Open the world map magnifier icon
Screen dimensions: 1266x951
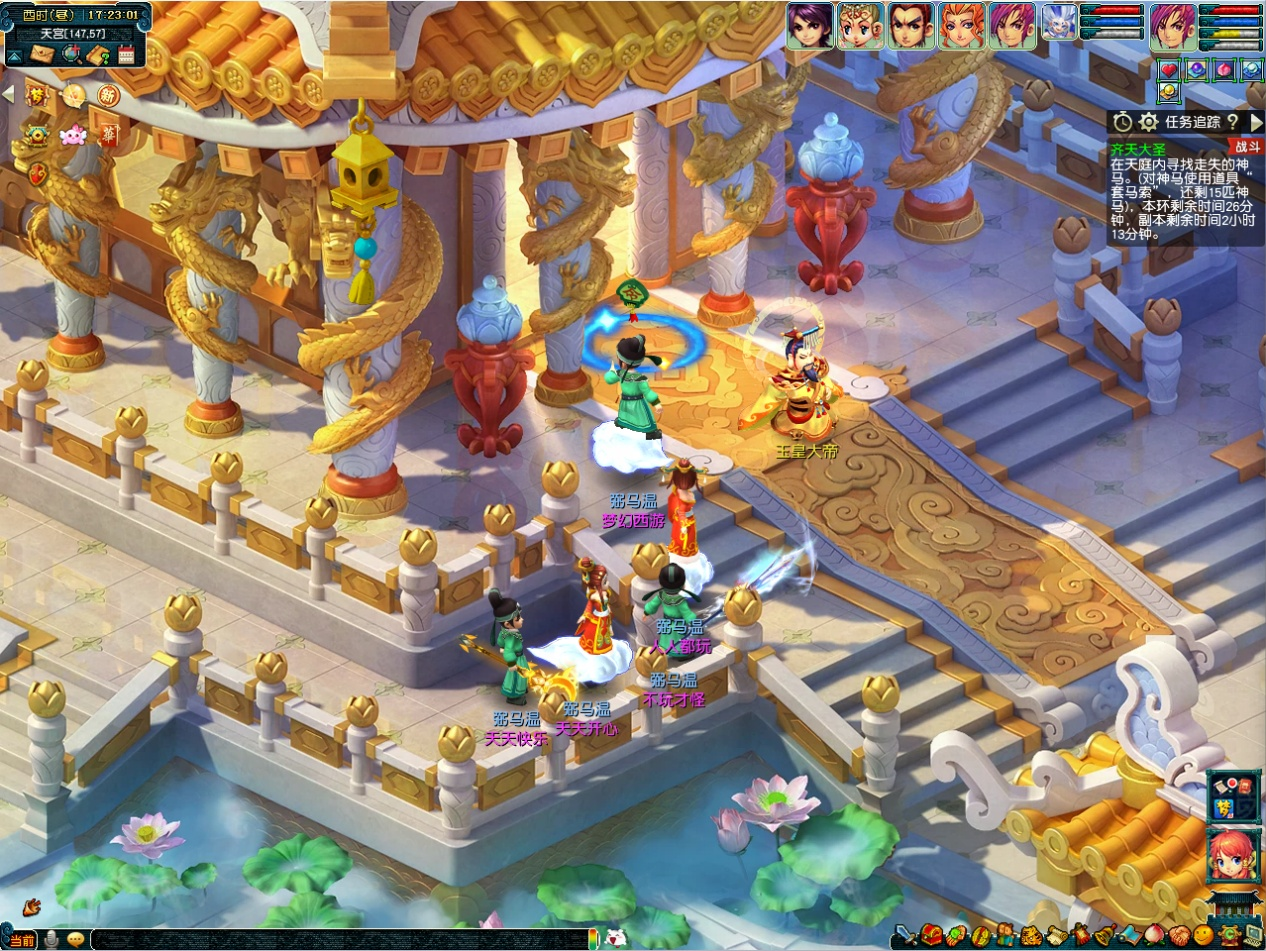point(70,55)
